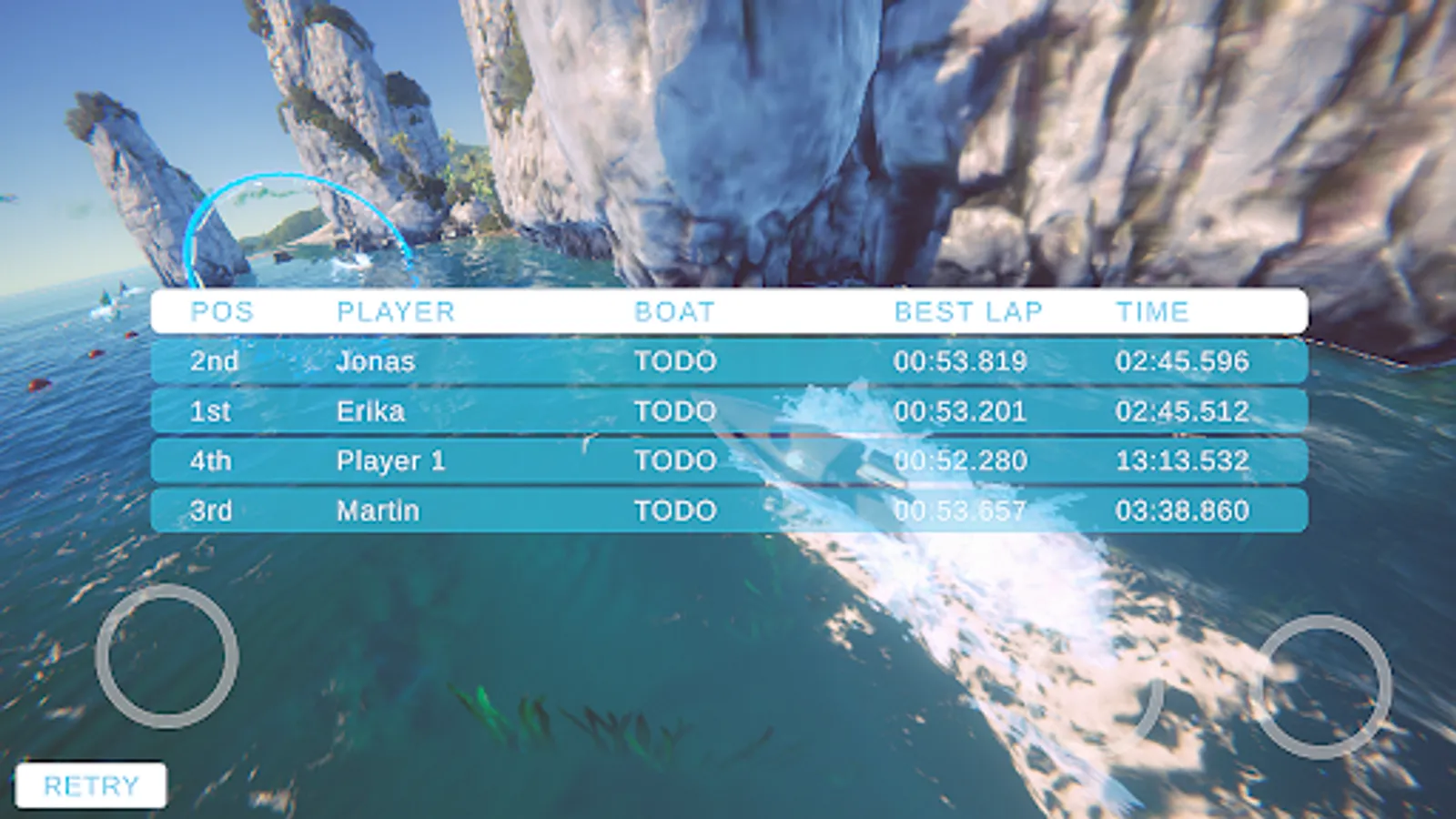Click Player 1's best lap time 00:52.280
The width and height of the screenshot is (1456, 819).
pos(960,460)
